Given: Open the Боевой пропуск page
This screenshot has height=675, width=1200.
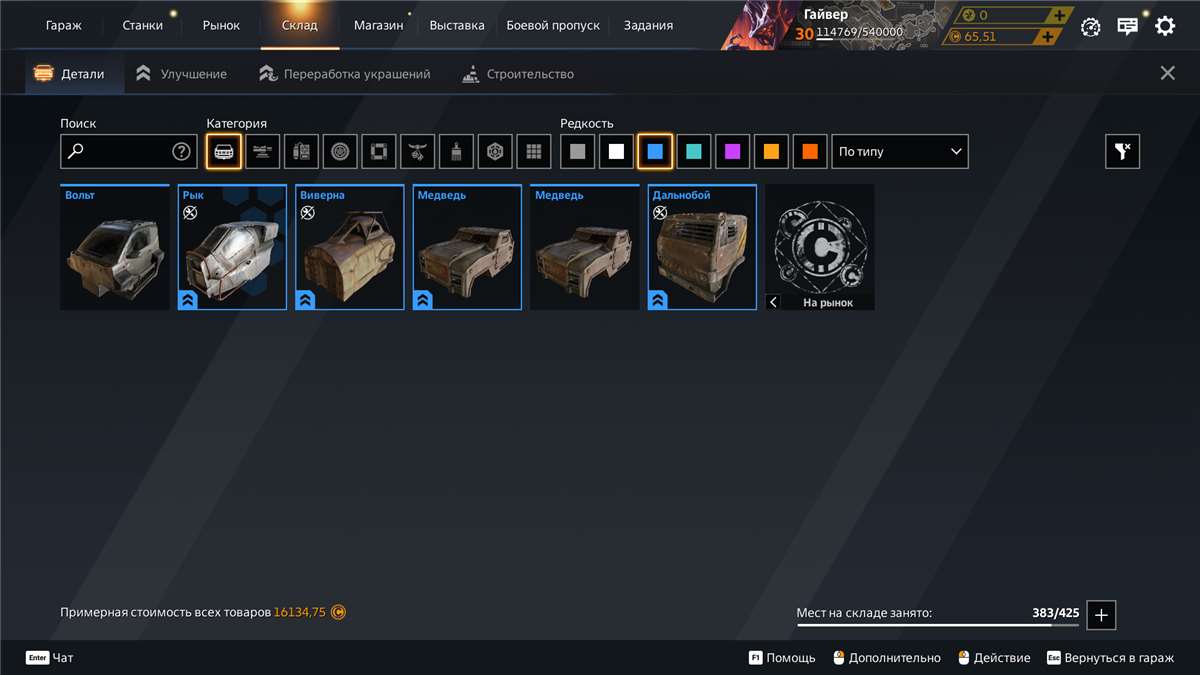Looking at the screenshot, I should tap(553, 25).
